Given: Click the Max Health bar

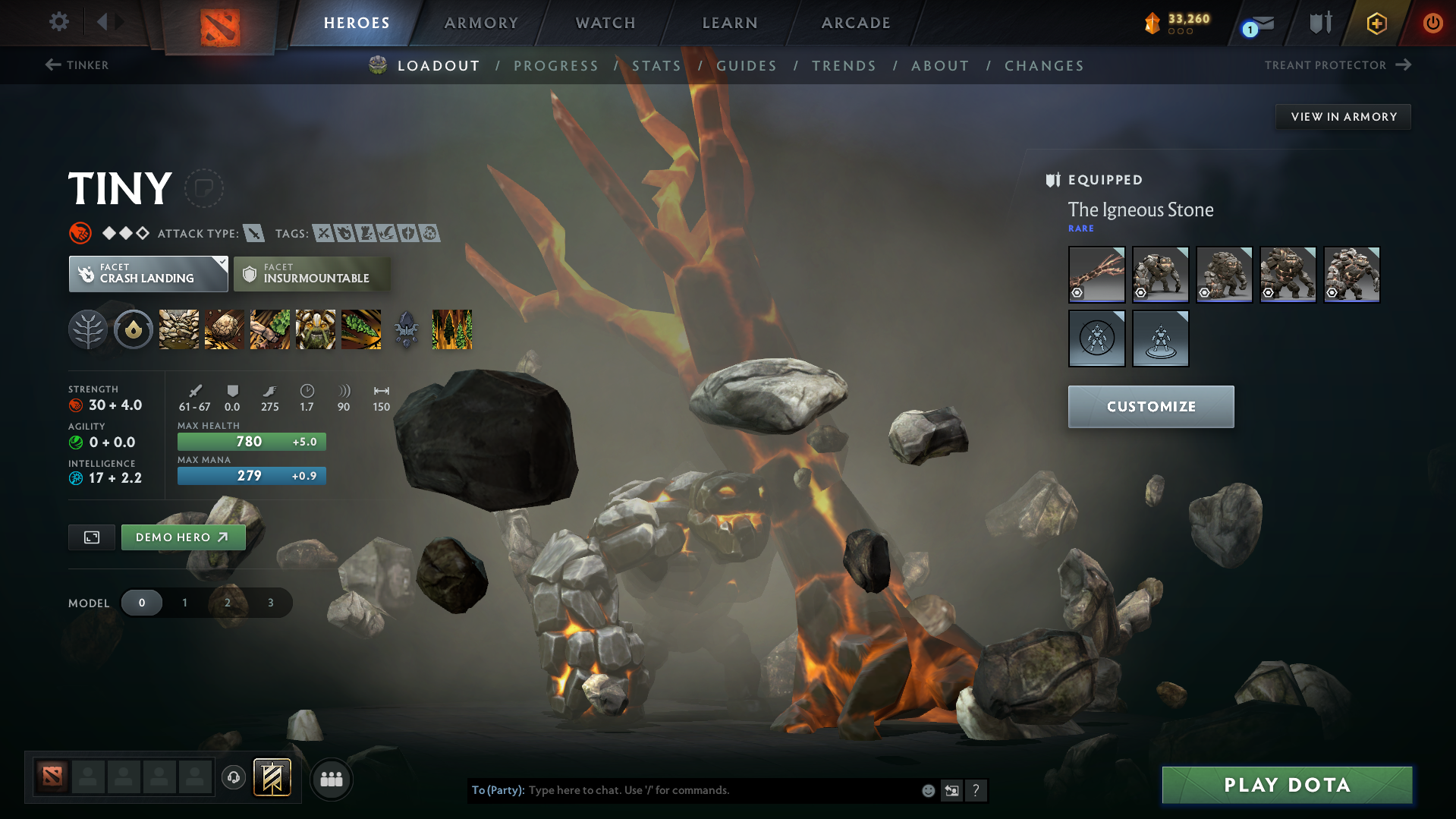Looking at the screenshot, I should point(251,441).
